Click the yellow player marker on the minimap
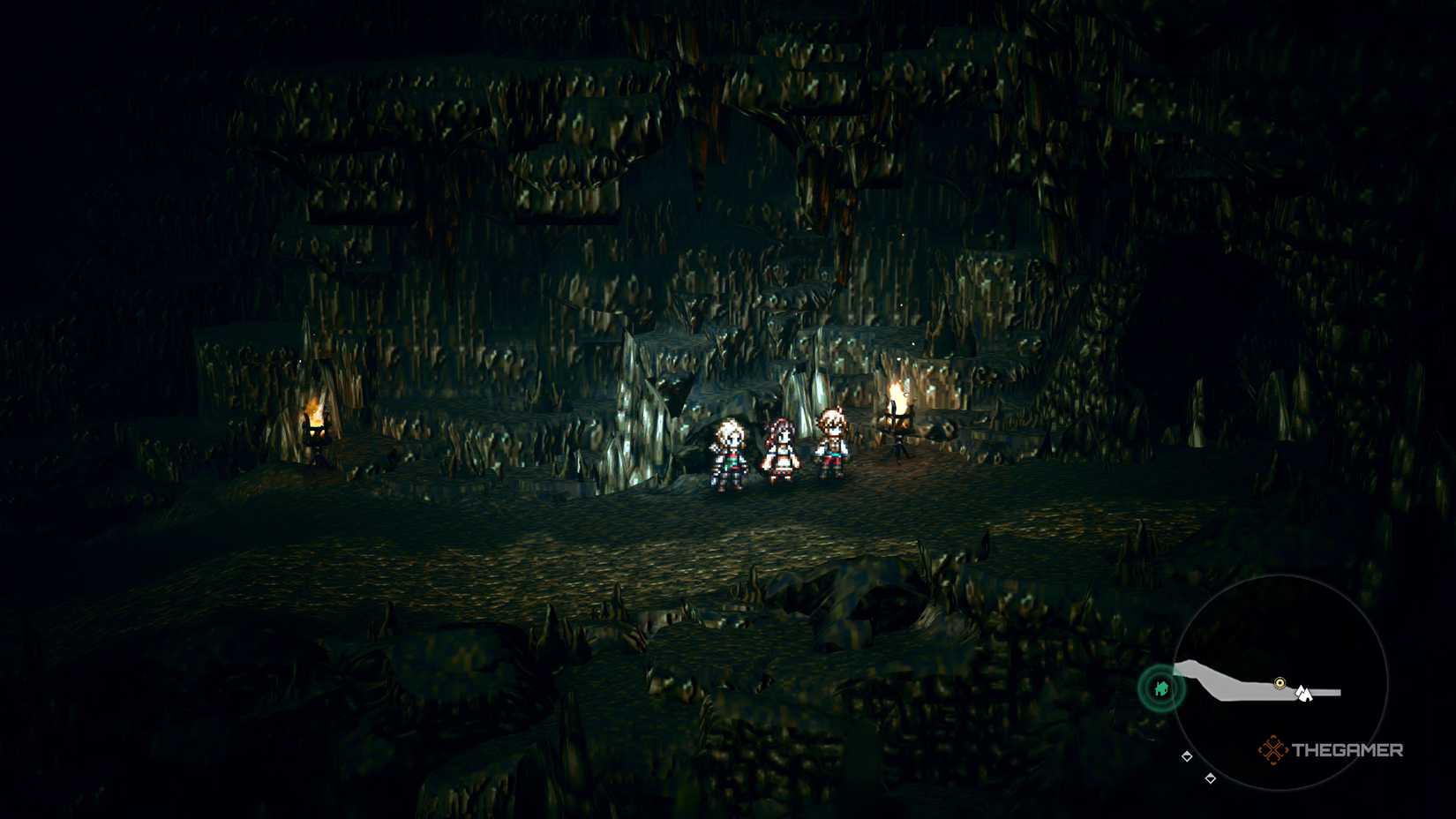 [x=1280, y=682]
